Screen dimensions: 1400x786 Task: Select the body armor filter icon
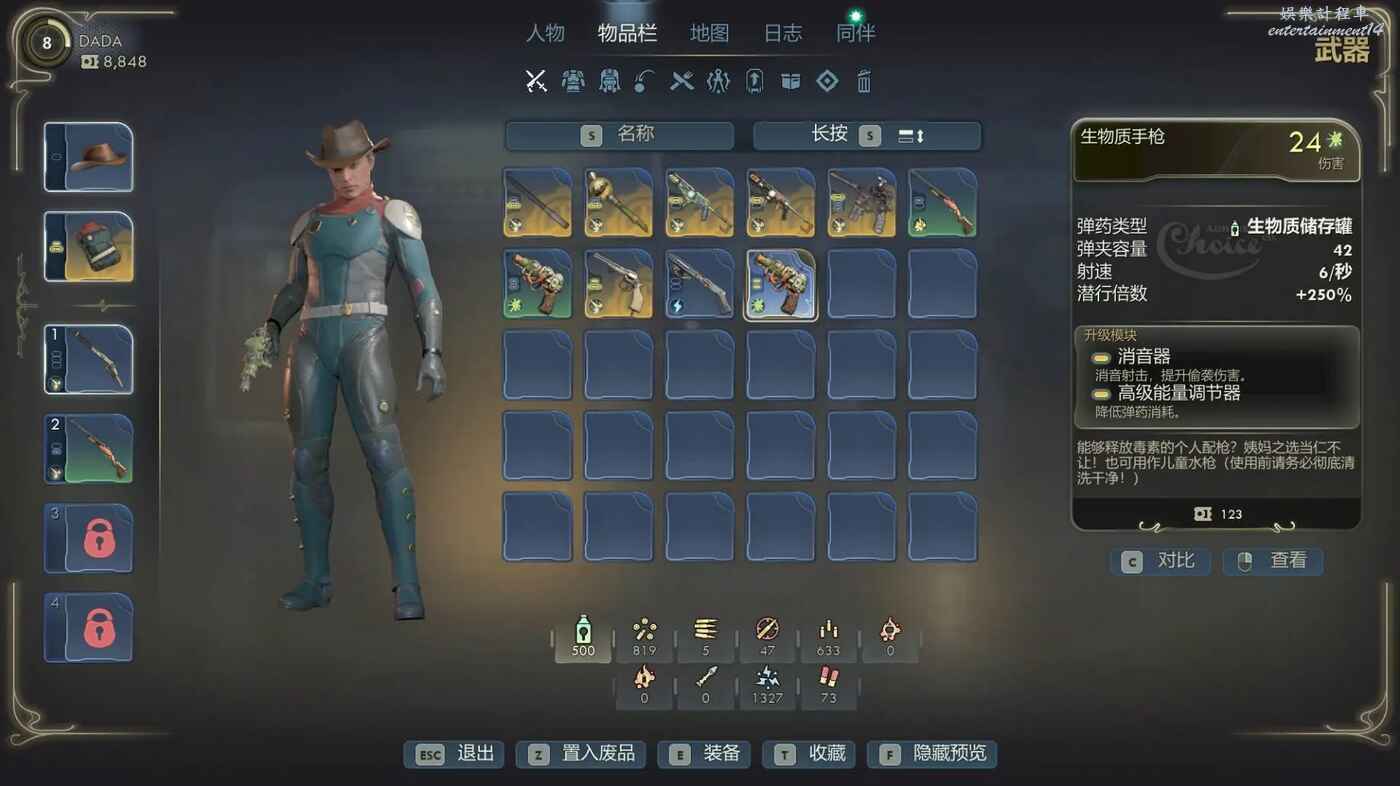[x=573, y=81]
